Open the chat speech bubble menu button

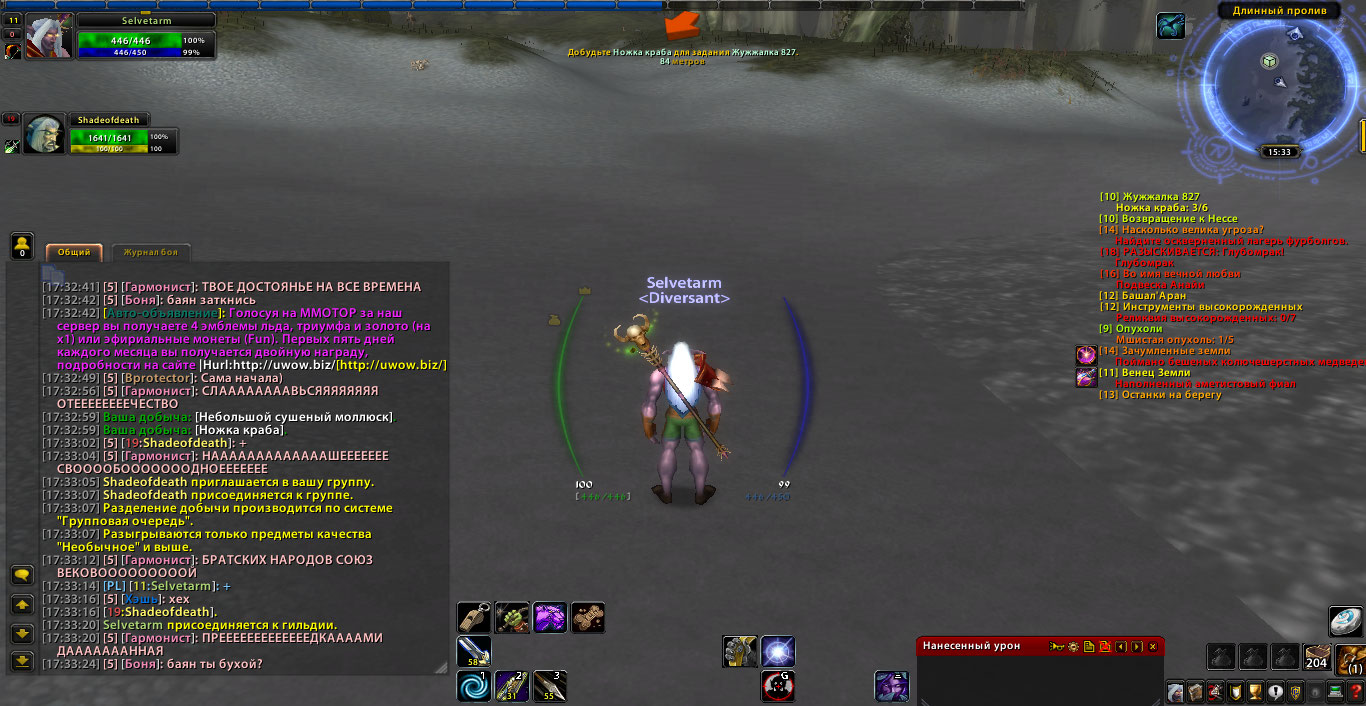[x=22, y=575]
